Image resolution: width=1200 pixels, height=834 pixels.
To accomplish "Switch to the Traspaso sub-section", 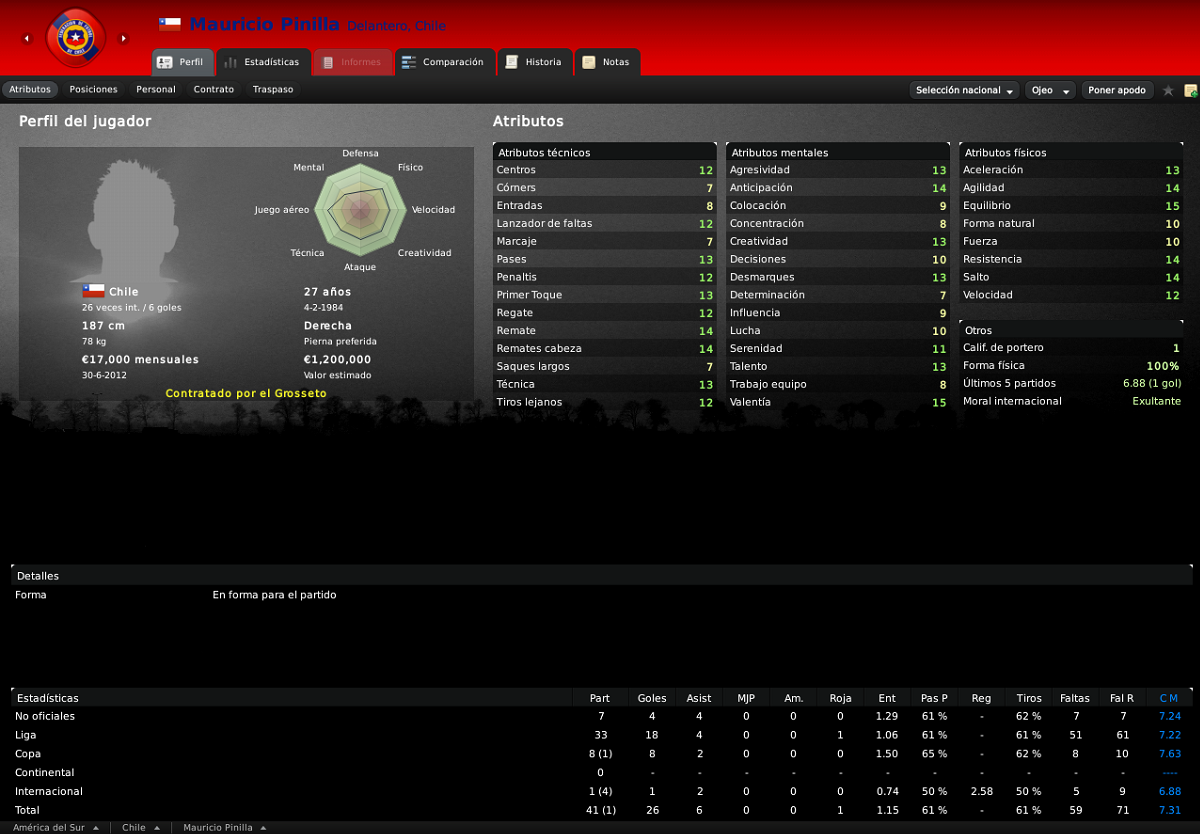I will coord(273,90).
